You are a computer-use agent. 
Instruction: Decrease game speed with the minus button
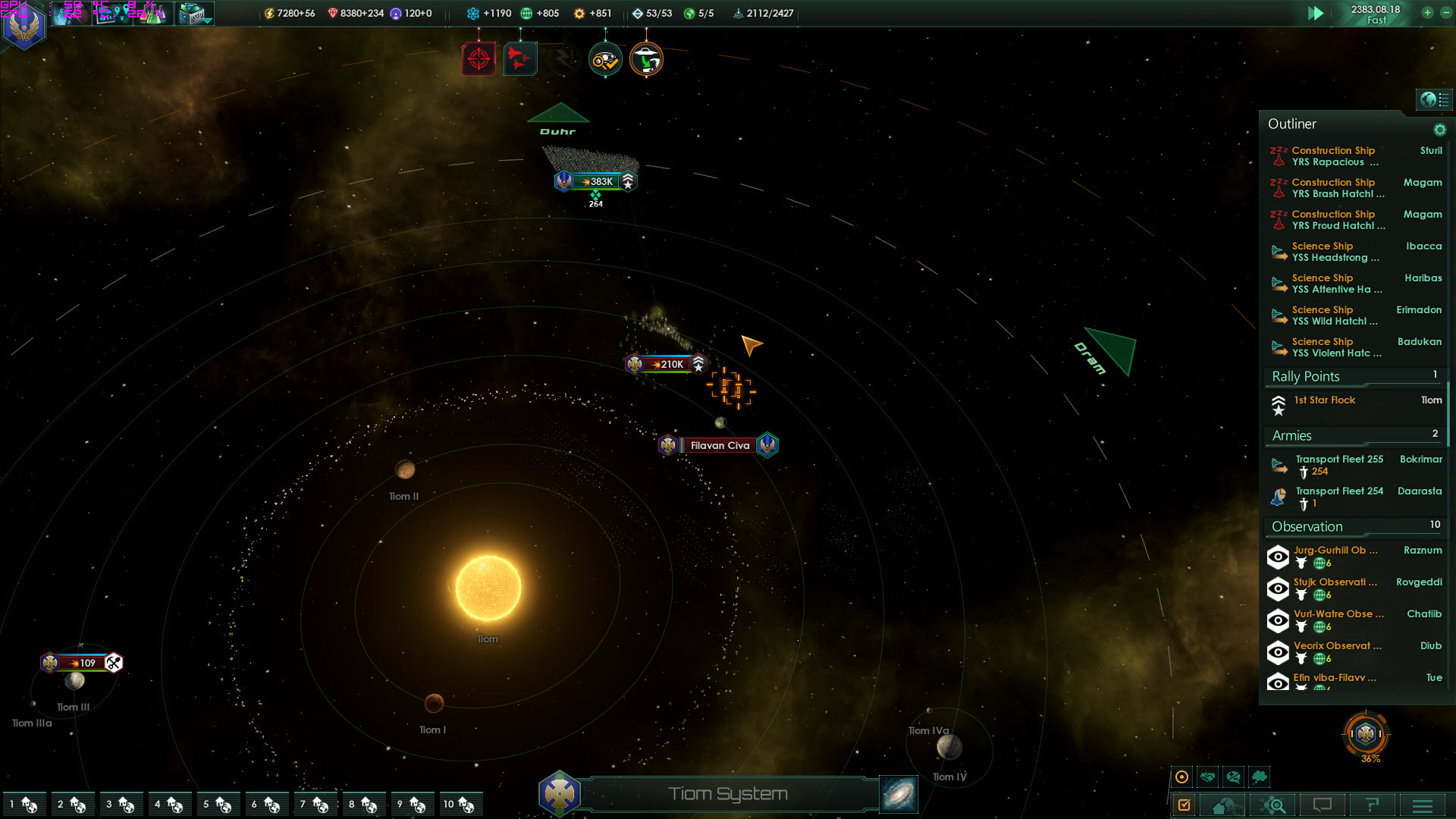[1445, 12]
